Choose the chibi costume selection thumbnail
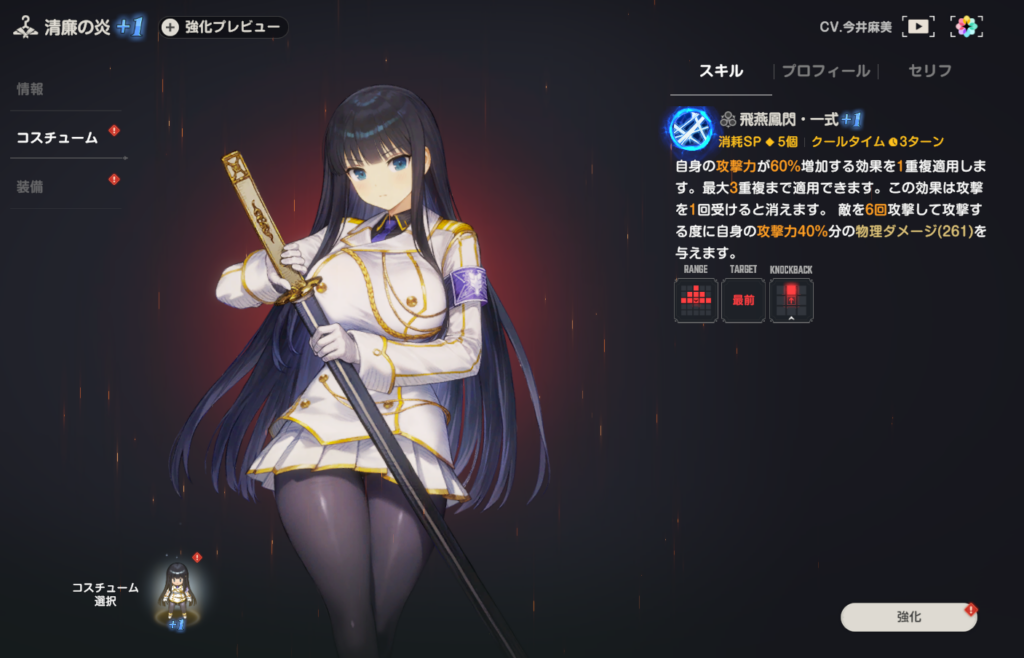 [177, 590]
